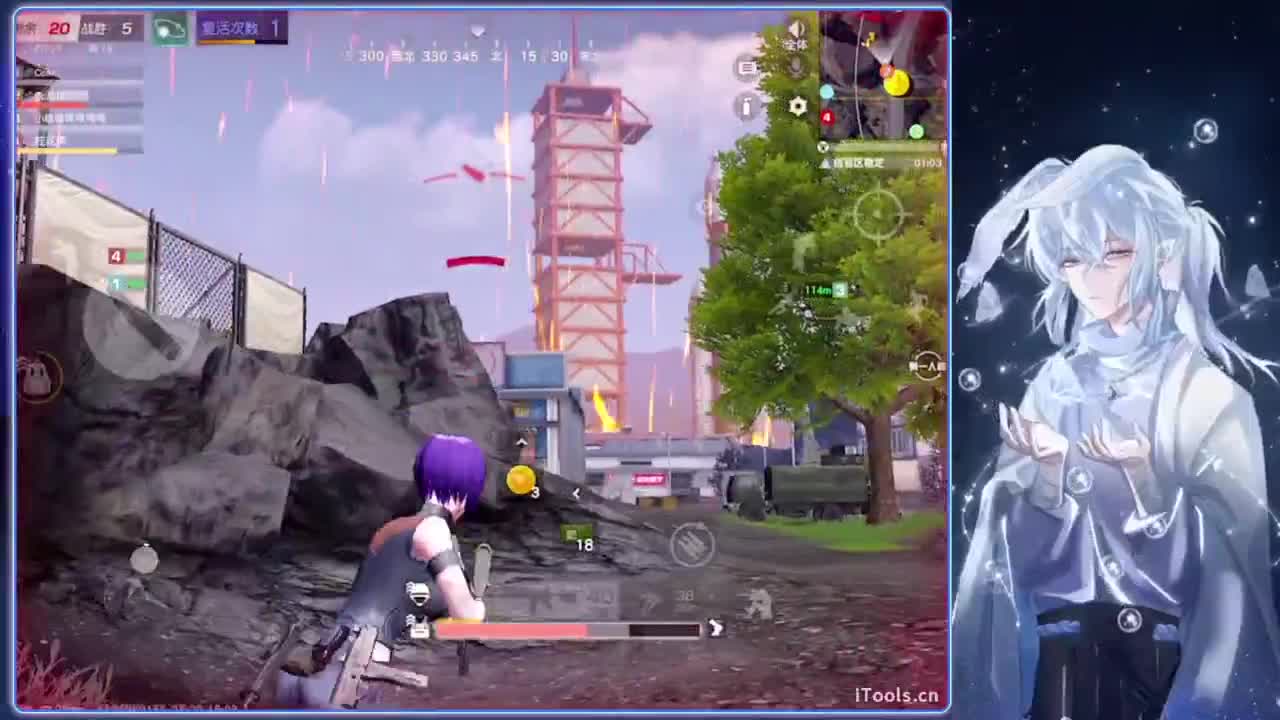Visit the iTools.cn watermark link
This screenshot has height=720, width=1280.
(899, 693)
